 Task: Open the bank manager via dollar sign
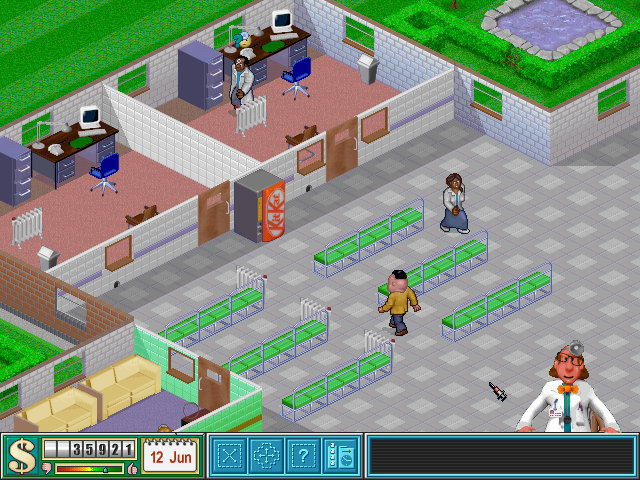[x=19, y=456]
